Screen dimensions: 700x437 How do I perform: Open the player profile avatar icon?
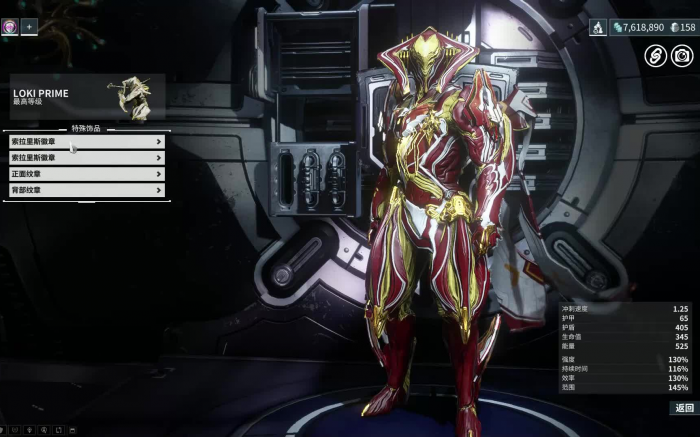click(x=9, y=27)
